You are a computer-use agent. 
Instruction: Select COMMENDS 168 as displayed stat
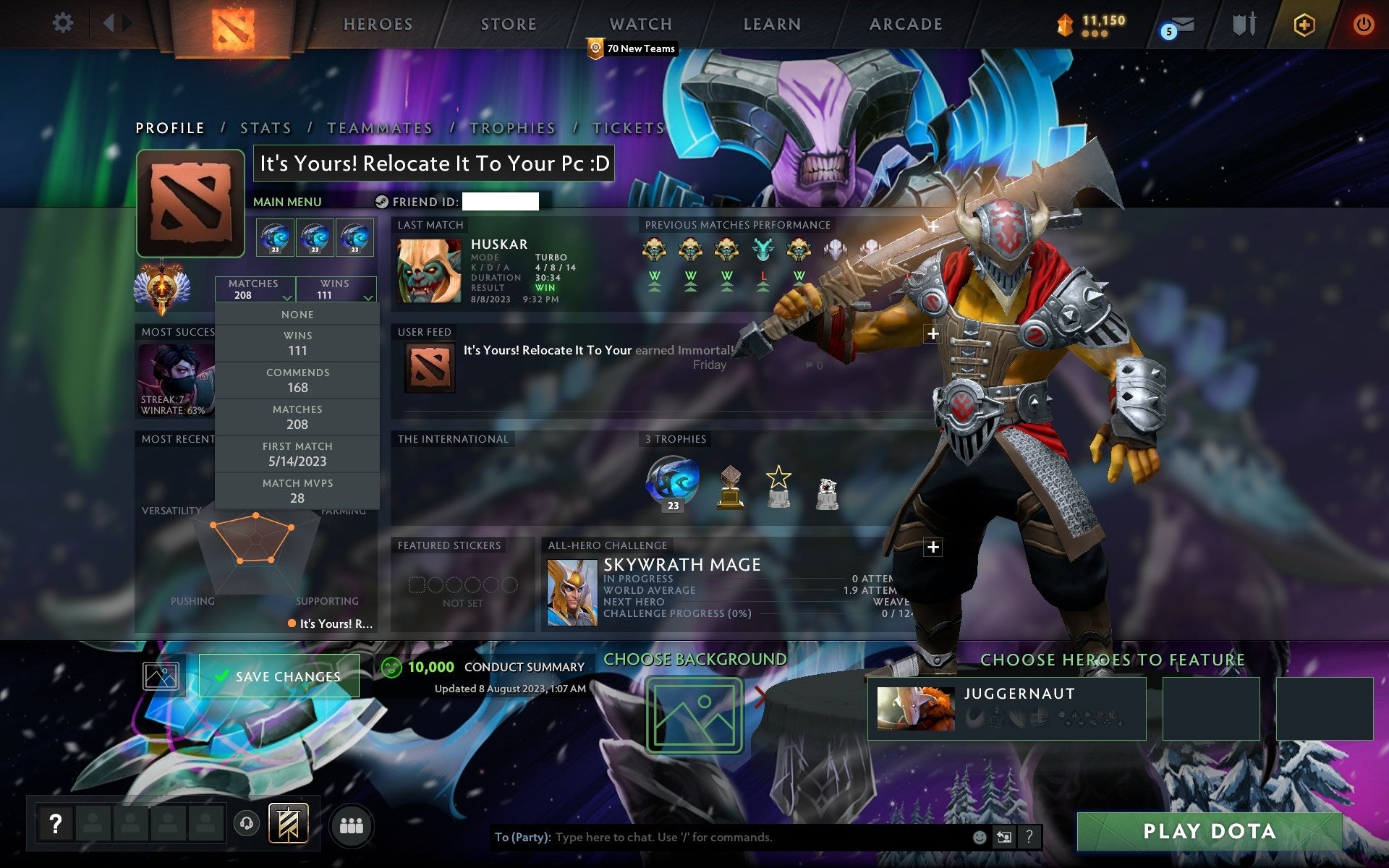[x=297, y=380]
